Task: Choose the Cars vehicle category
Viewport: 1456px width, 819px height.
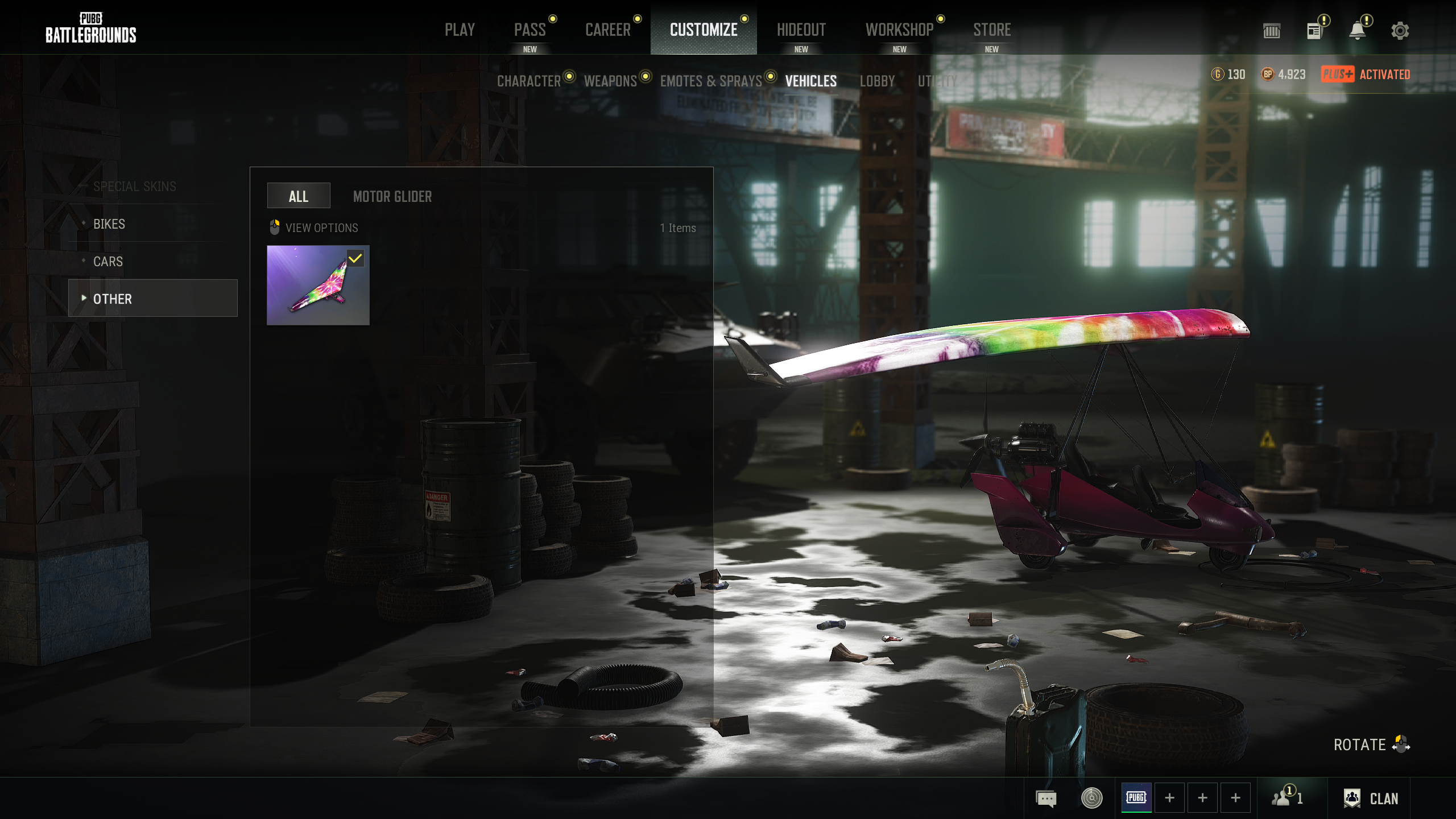Action: [x=108, y=262]
